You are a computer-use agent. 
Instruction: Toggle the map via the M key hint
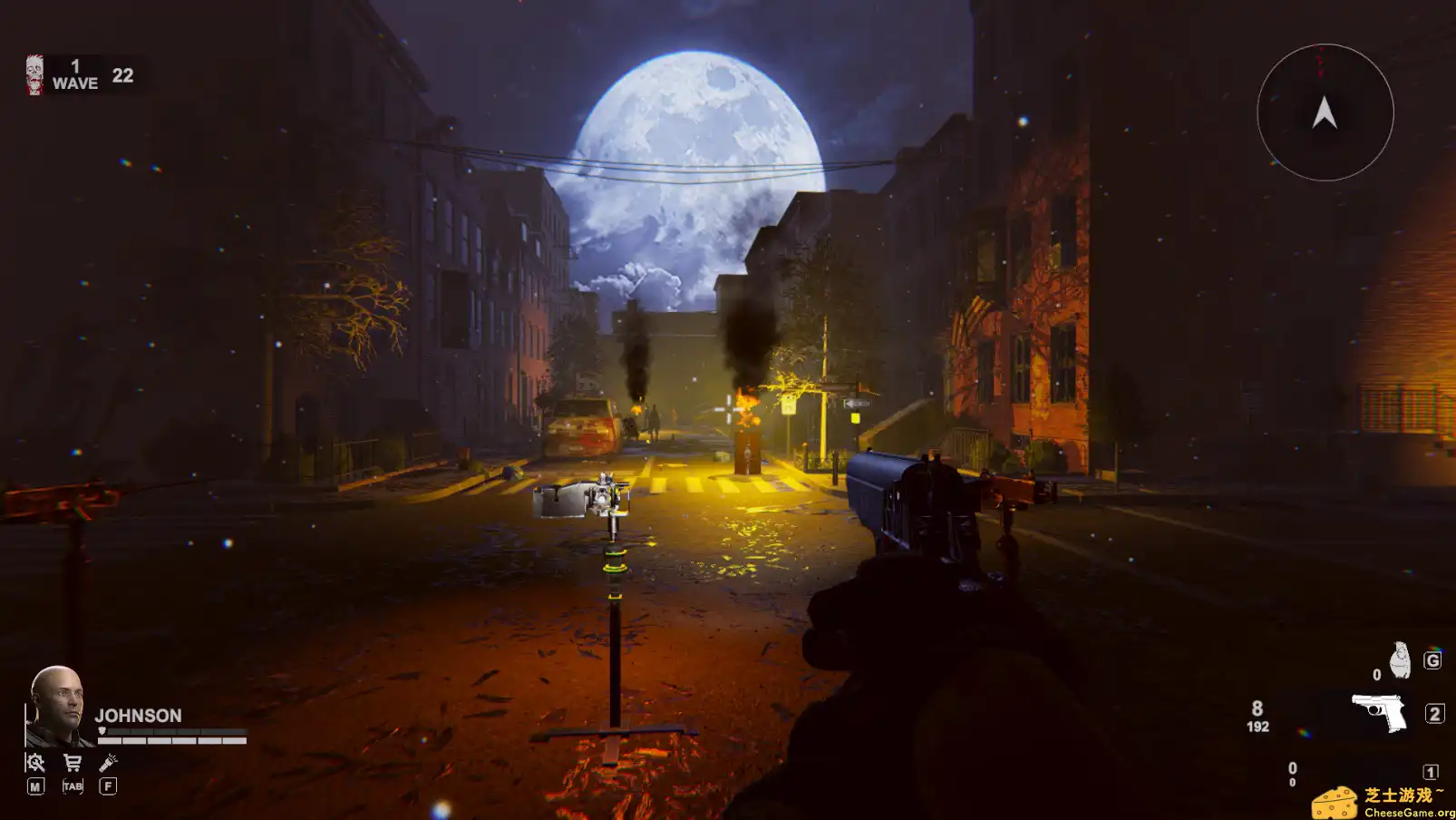35,786
